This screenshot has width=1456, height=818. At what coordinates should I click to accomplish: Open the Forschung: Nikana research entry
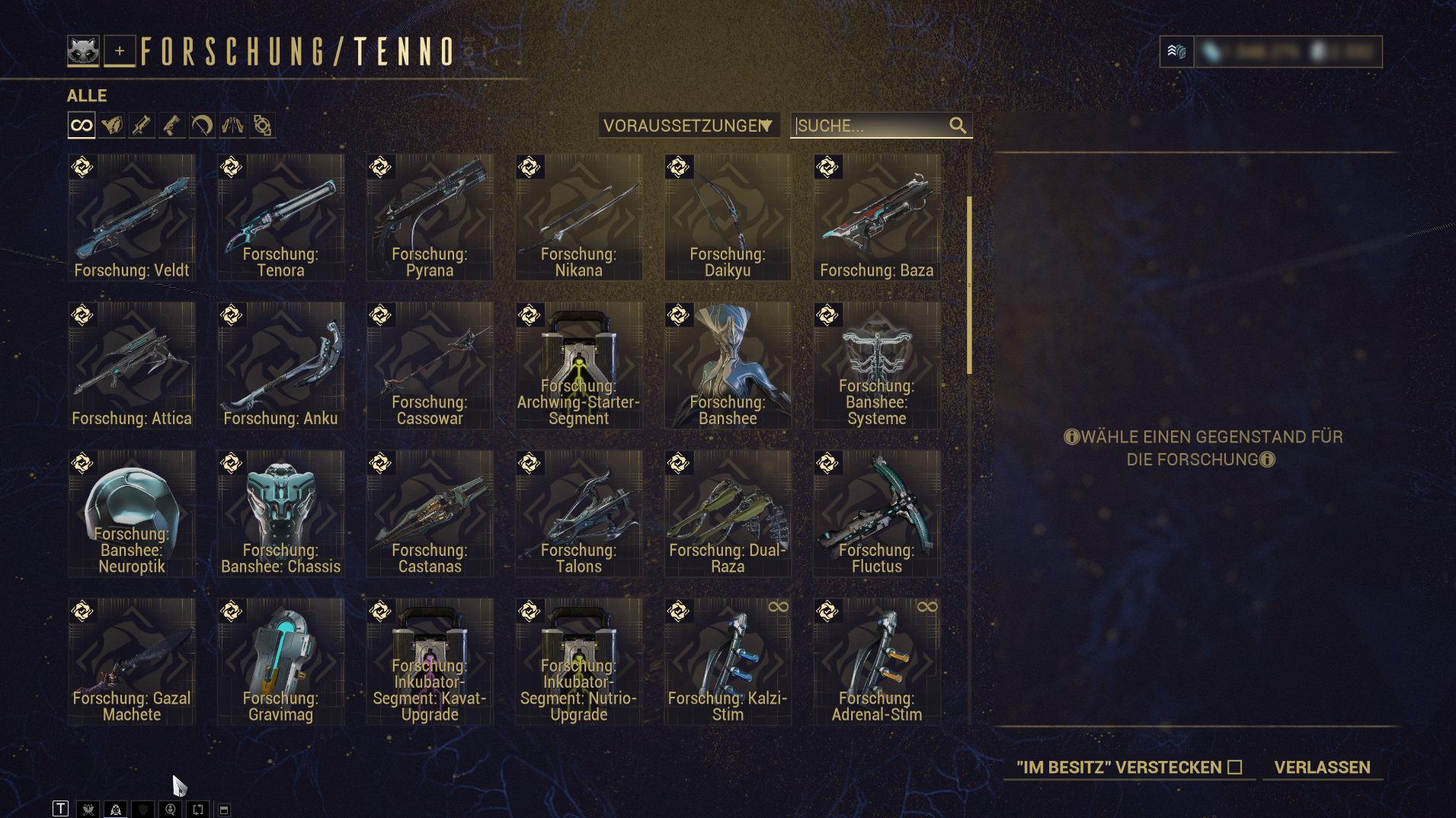click(x=578, y=218)
